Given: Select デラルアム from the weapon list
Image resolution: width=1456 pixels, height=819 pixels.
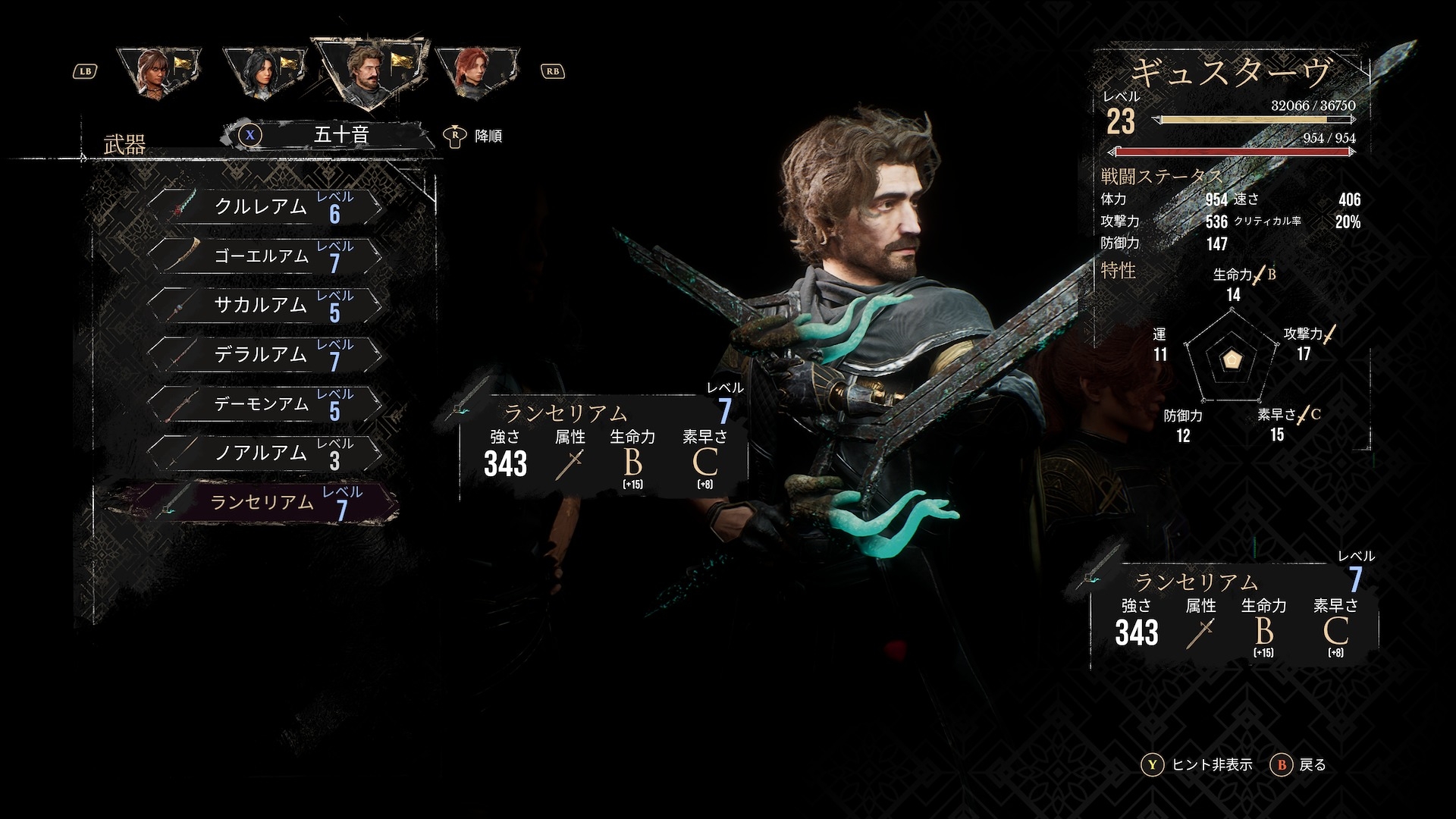Looking at the screenshot, I should pyautogui.click(x=265, y=354).
